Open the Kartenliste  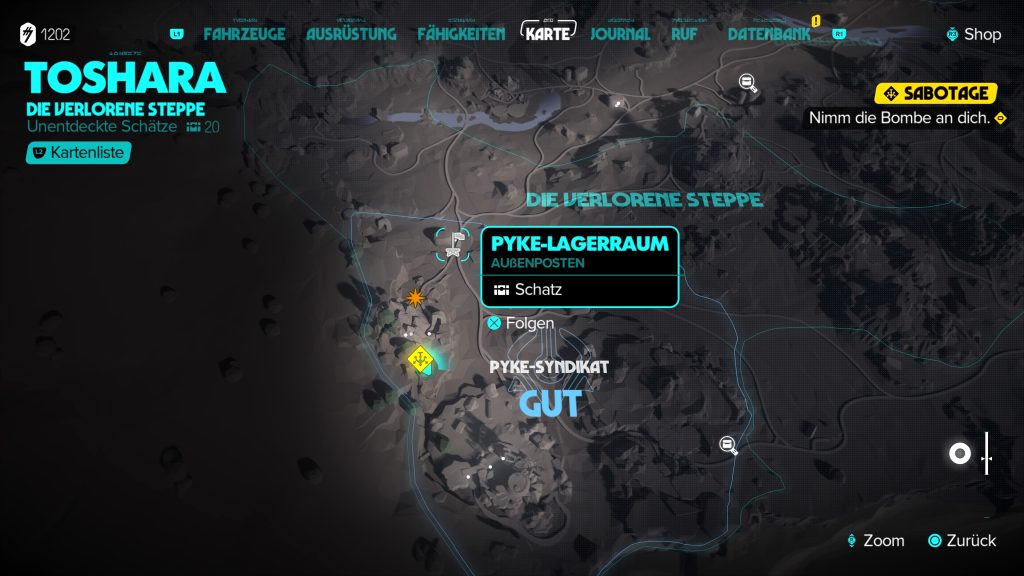tap(79, 153)
